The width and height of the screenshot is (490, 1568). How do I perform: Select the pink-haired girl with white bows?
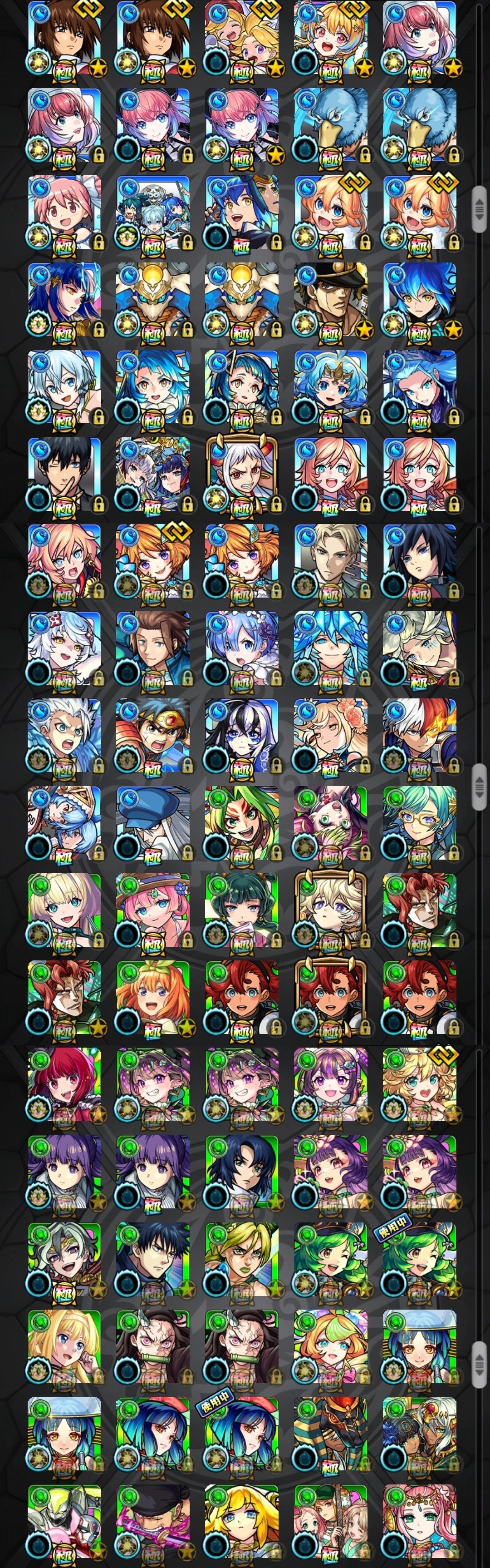pos(64,213)
